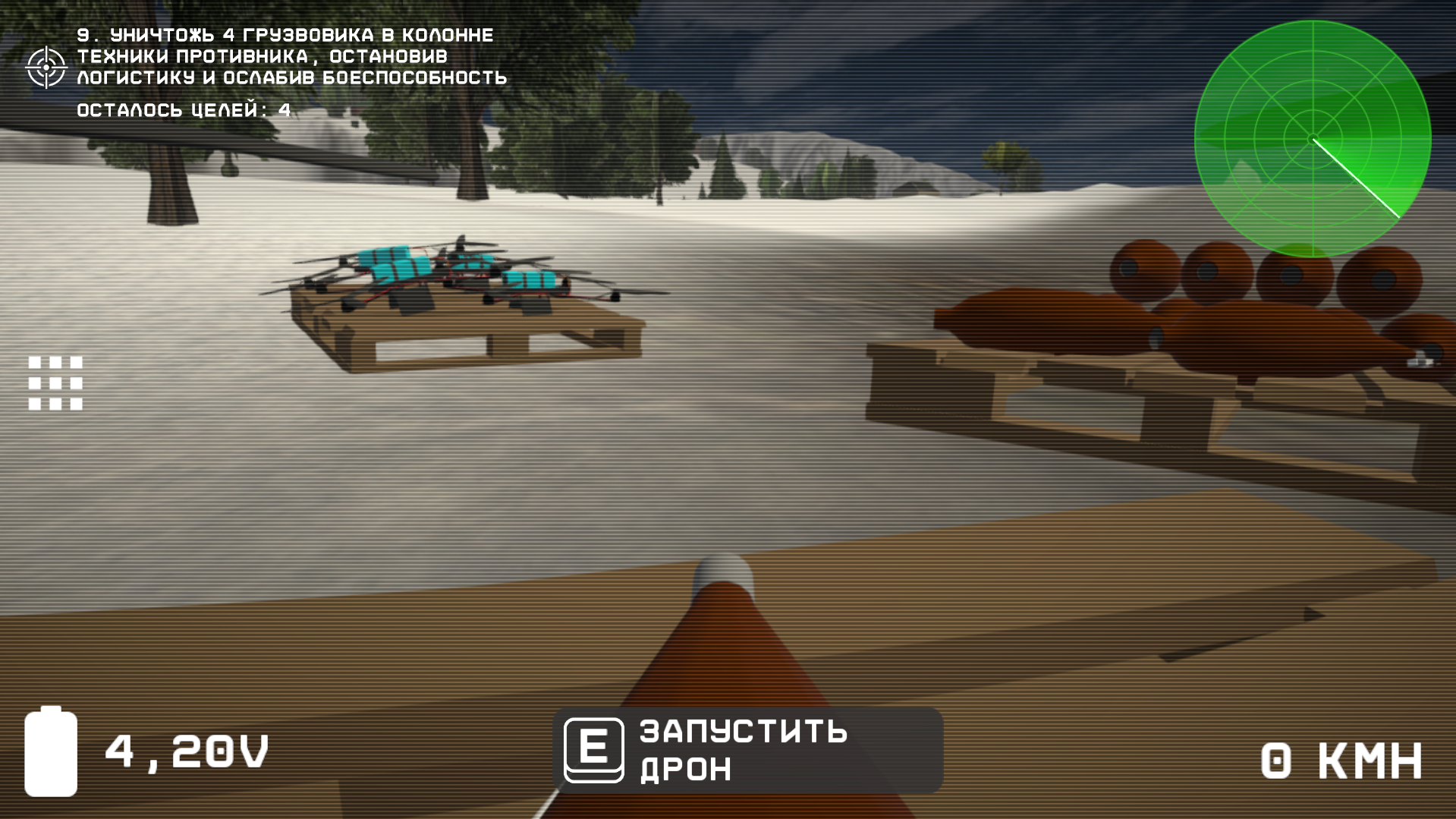Open the mission objective text panel

(292, 55)
